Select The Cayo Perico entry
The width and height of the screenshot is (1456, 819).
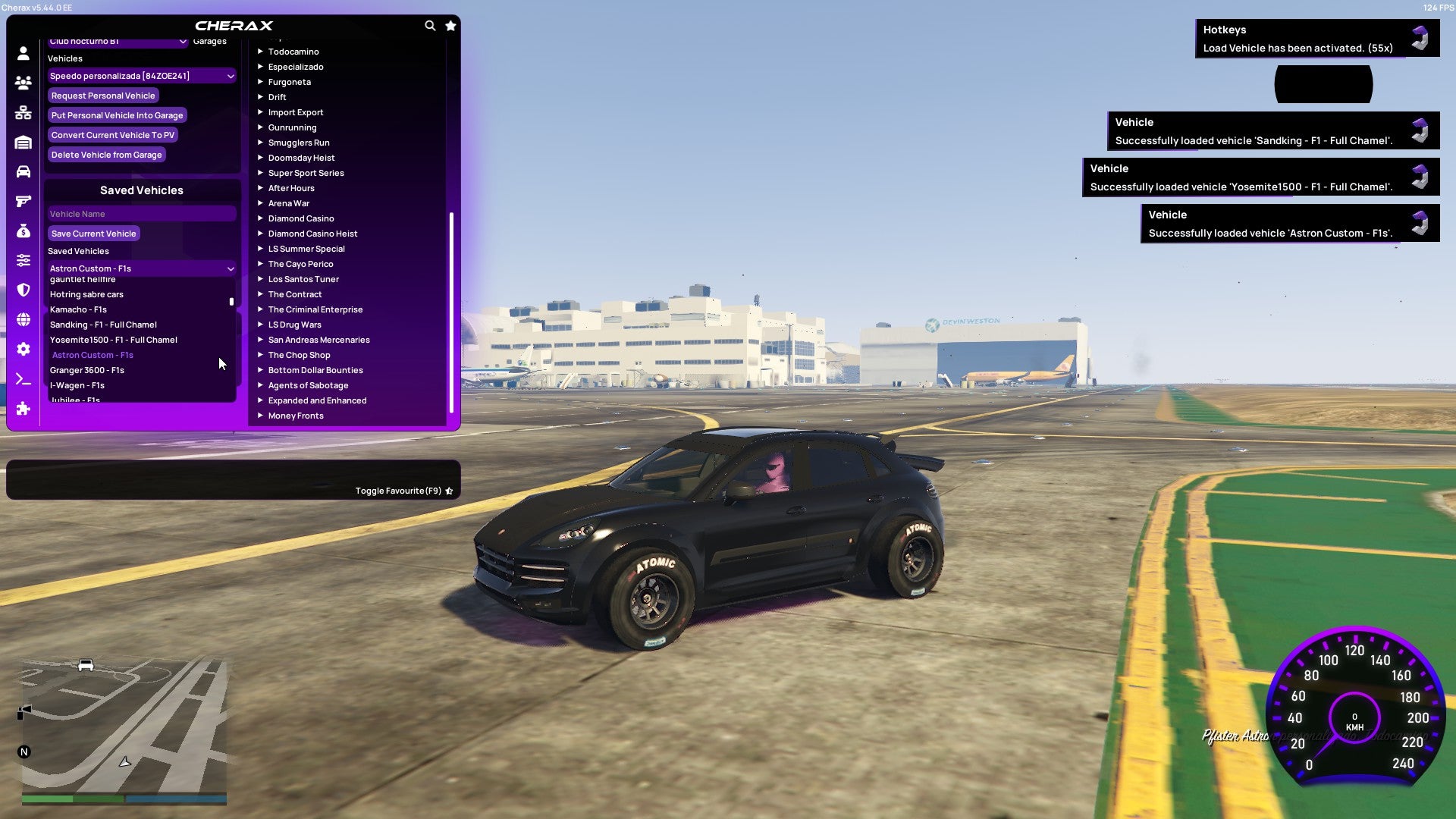coord(300,264)
